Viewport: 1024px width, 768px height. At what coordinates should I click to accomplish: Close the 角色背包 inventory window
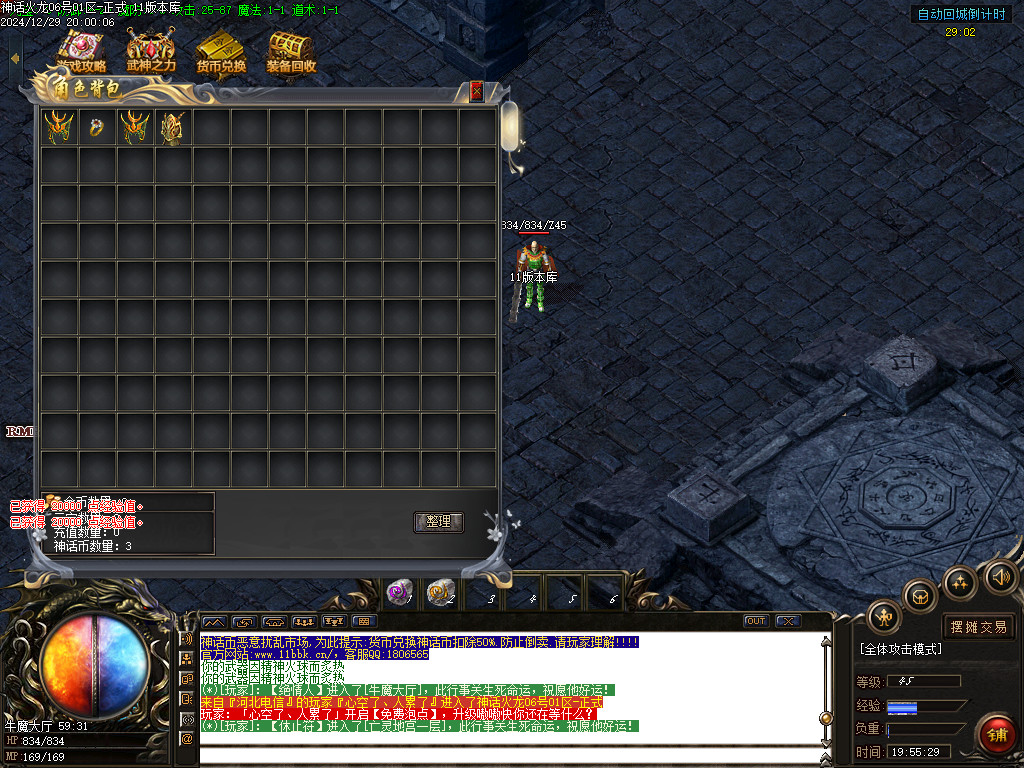pyautogui.click(x=477, y=91)
